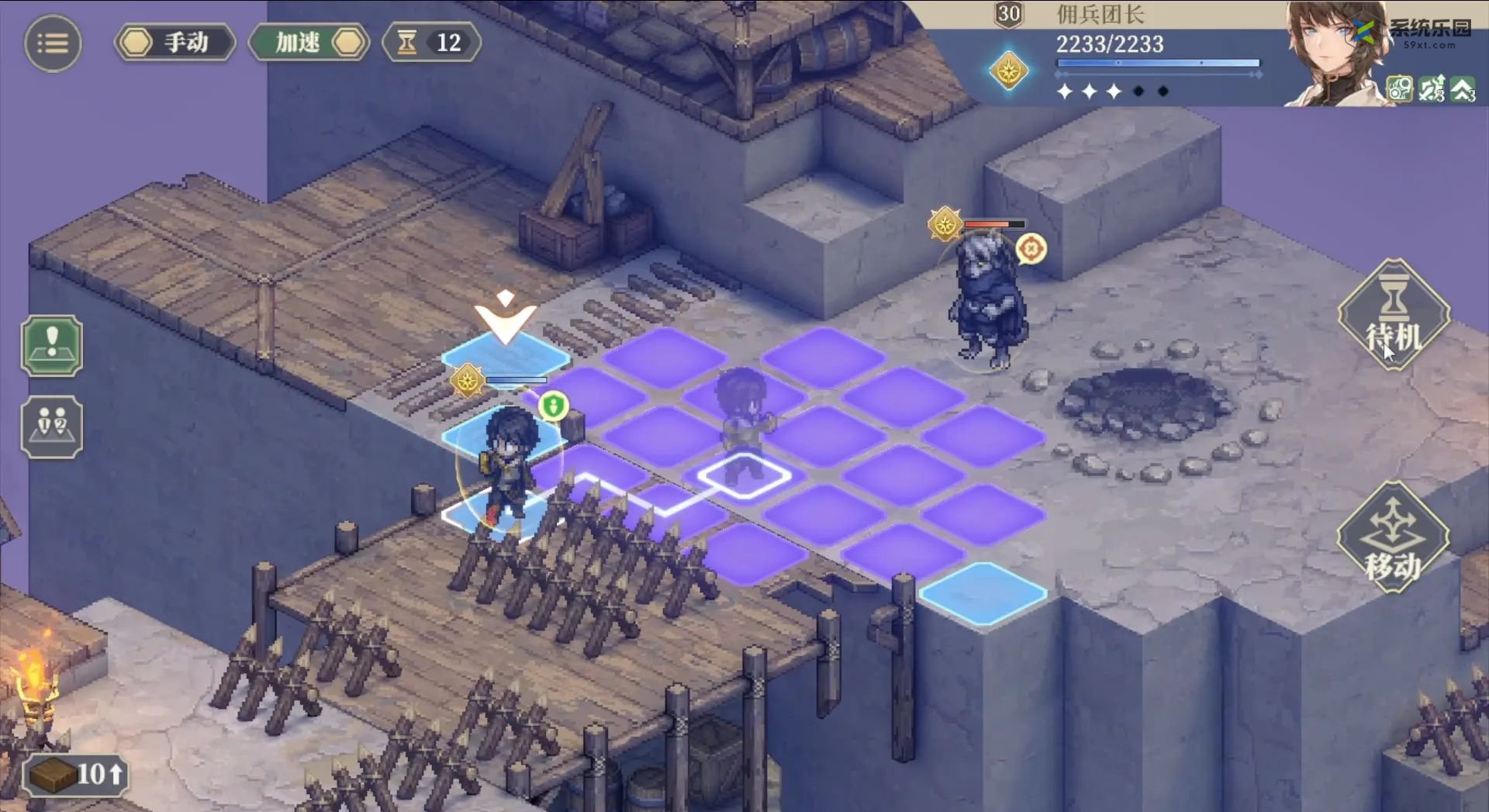The height and width of the screenshot is (812, 1489).
Task: Show the unit list with two pawns icon
Action: tap(52, 427)
